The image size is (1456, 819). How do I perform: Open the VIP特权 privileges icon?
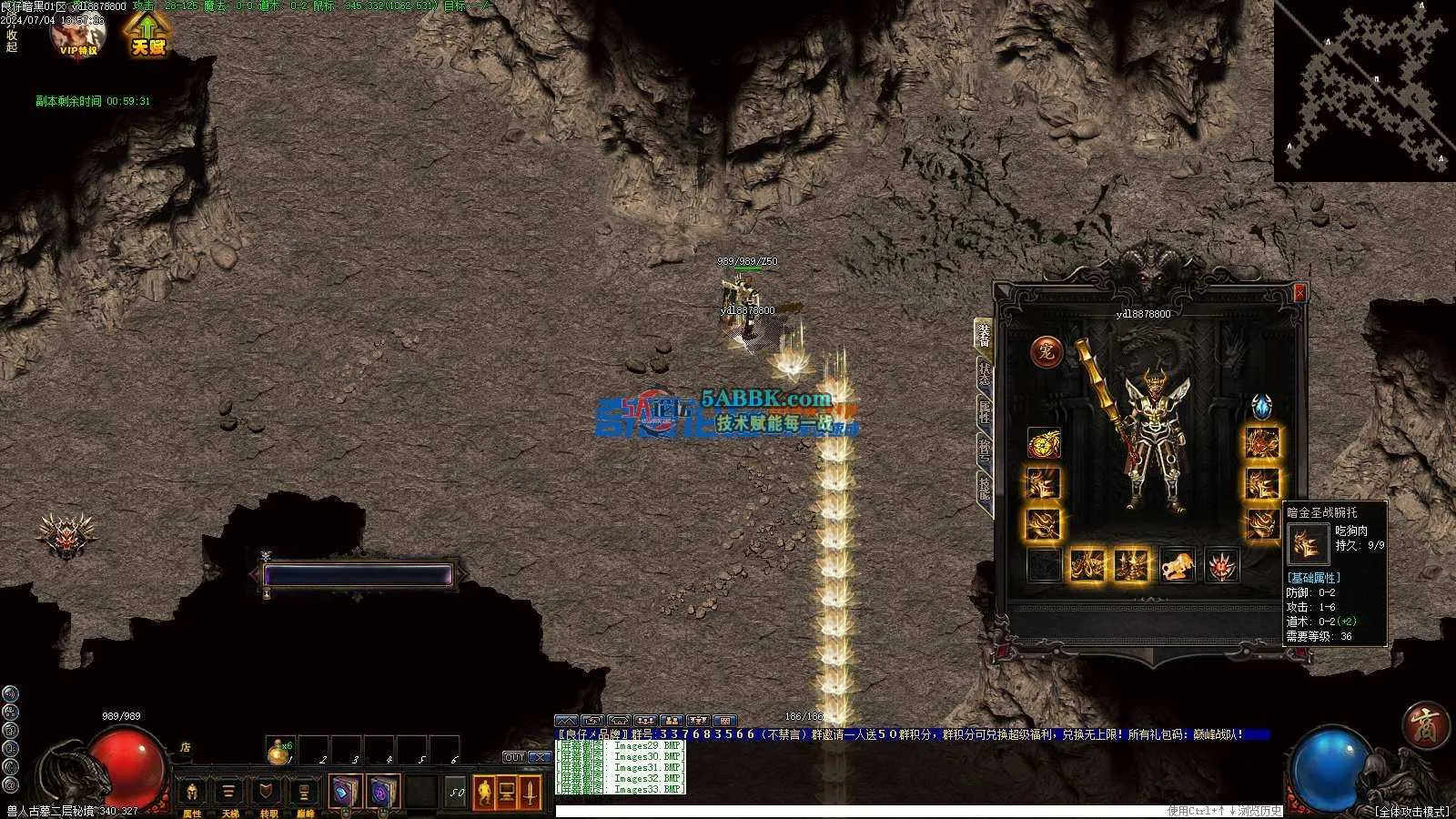pyautogui.click(x=77, y=35)
